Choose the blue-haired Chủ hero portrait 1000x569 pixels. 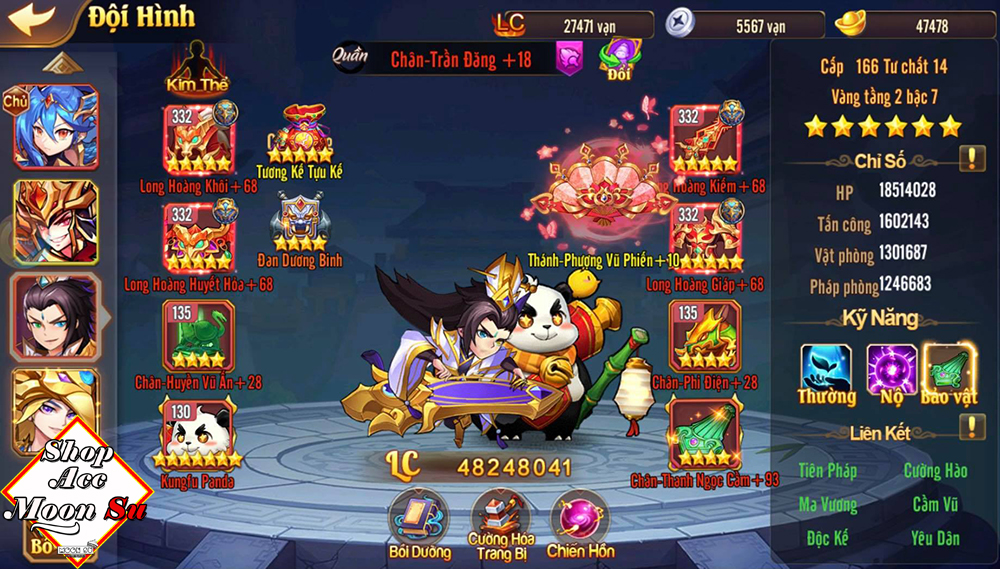click(55, 127)
